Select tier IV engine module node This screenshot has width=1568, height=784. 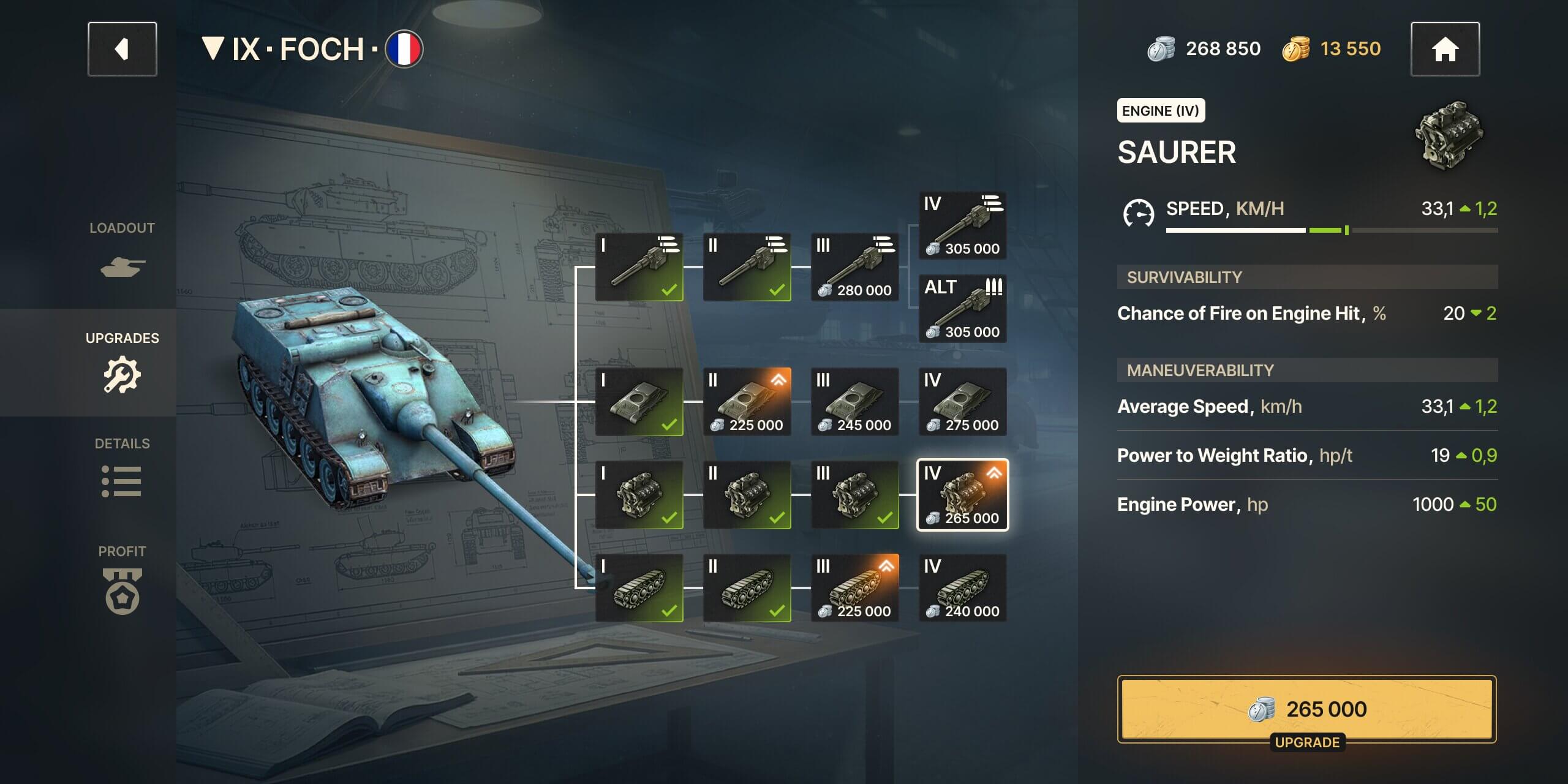(962, 495)
